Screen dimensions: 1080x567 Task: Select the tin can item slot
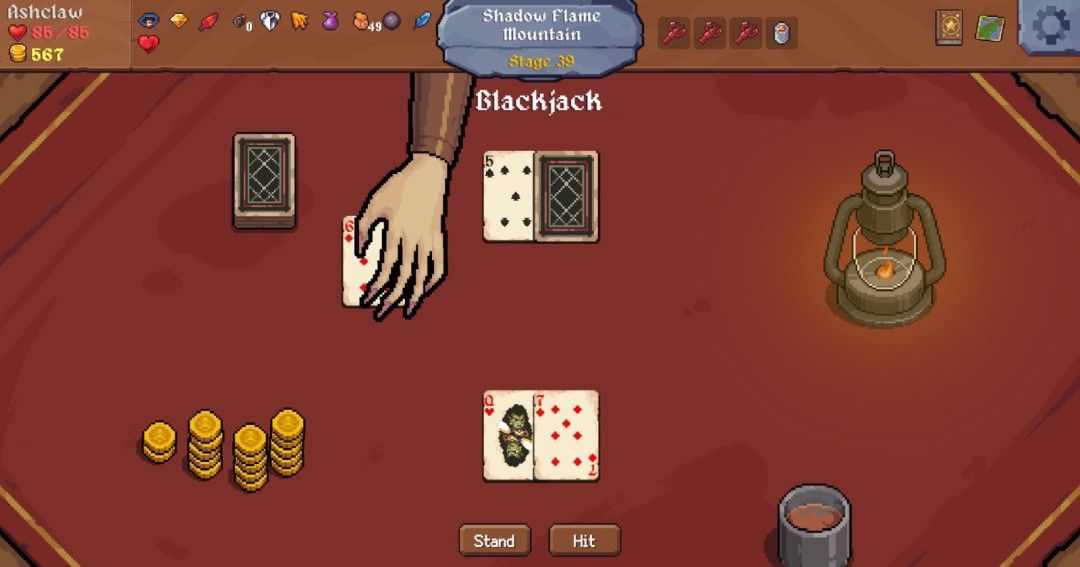[781, 33]
